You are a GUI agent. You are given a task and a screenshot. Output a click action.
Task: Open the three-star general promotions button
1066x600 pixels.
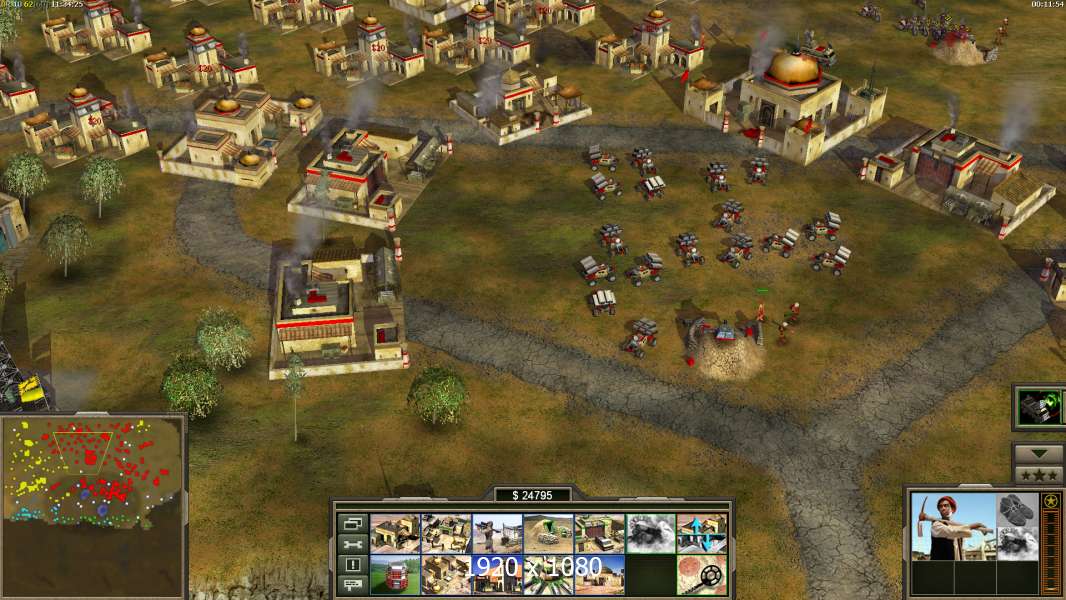click(1038, 474)
